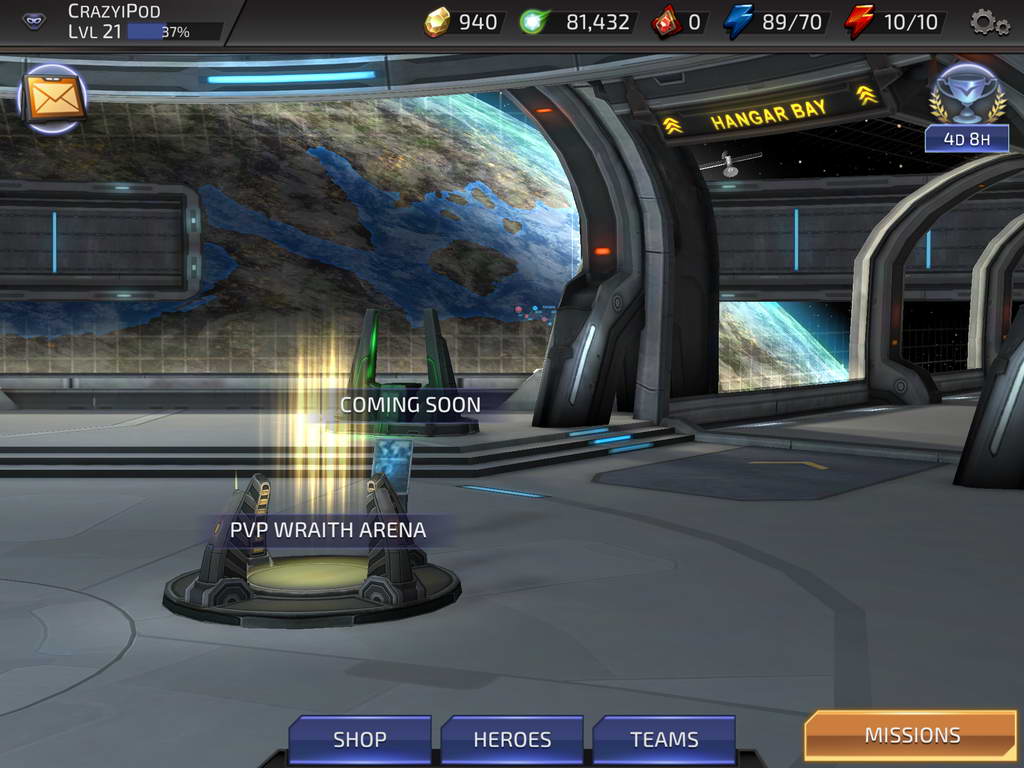Open the settings gears icon

[x=989, y=22]
